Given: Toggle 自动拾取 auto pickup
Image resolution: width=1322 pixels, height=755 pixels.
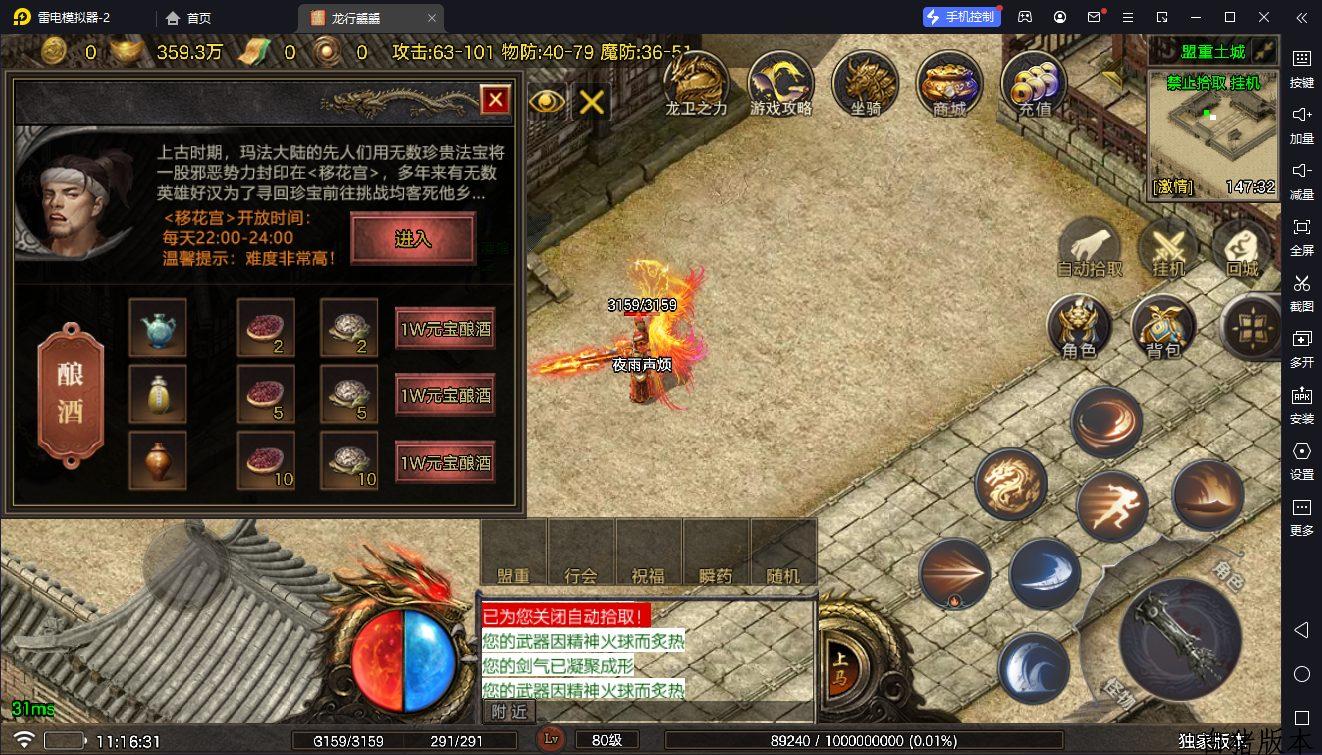Looking at the screenshot, I should coord(1089,247).
